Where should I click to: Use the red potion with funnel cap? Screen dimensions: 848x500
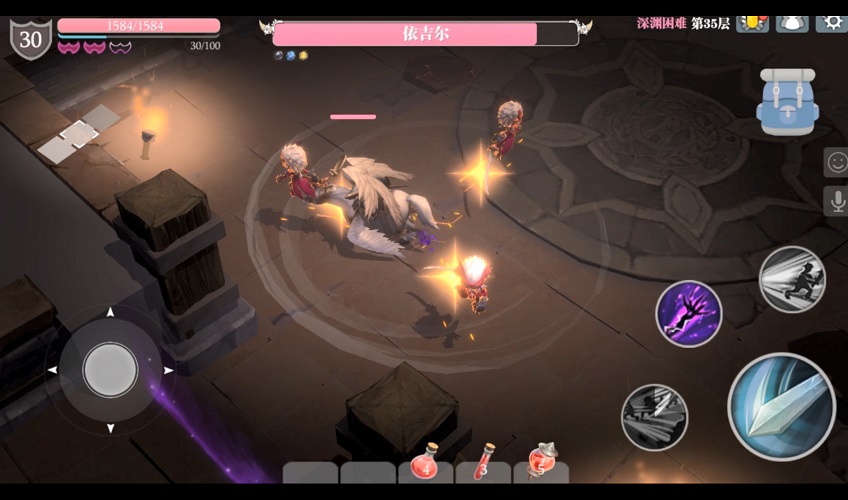541,462
